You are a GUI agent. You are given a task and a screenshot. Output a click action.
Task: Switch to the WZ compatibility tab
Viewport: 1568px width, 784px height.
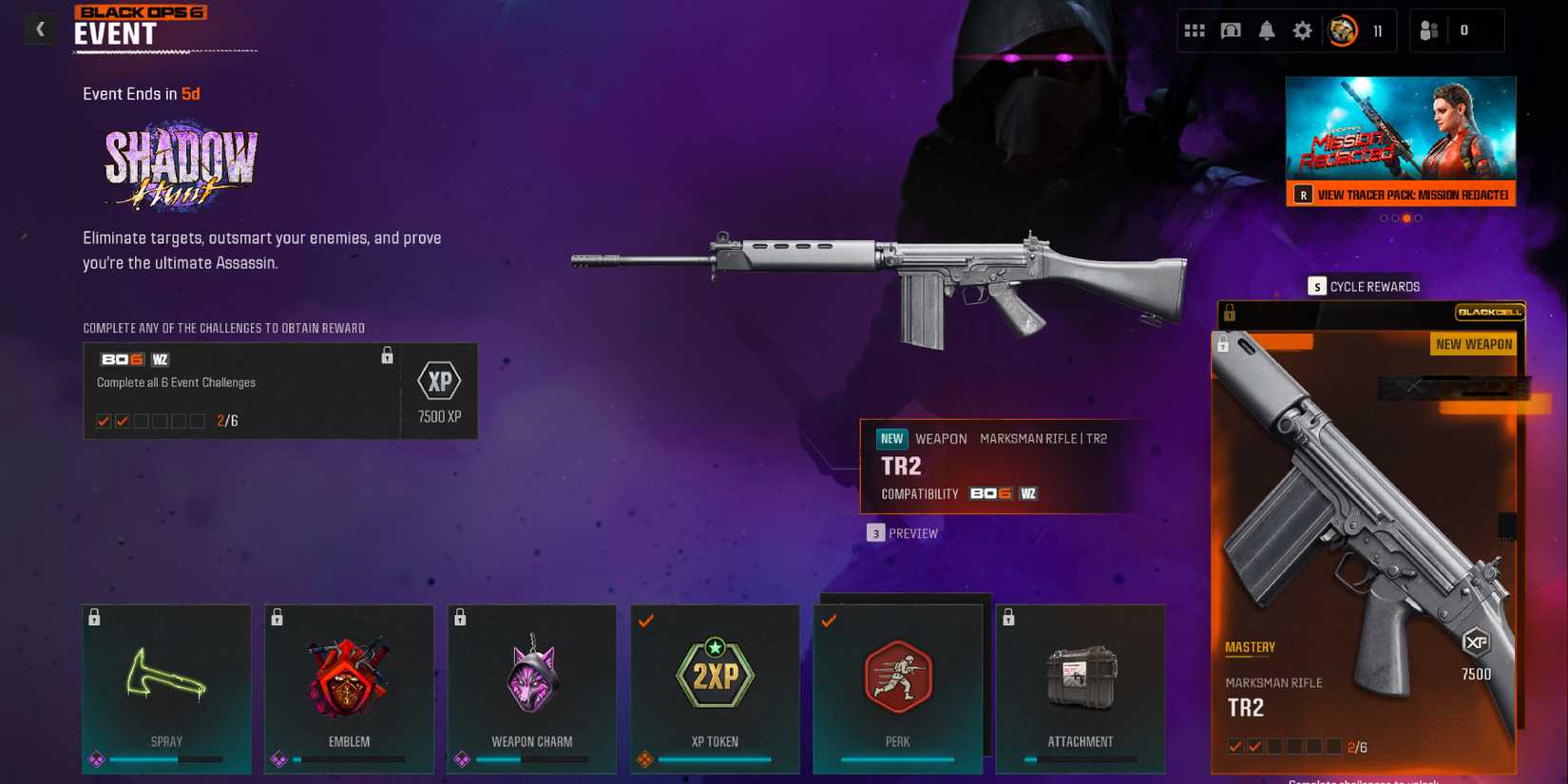(1028, 493)
